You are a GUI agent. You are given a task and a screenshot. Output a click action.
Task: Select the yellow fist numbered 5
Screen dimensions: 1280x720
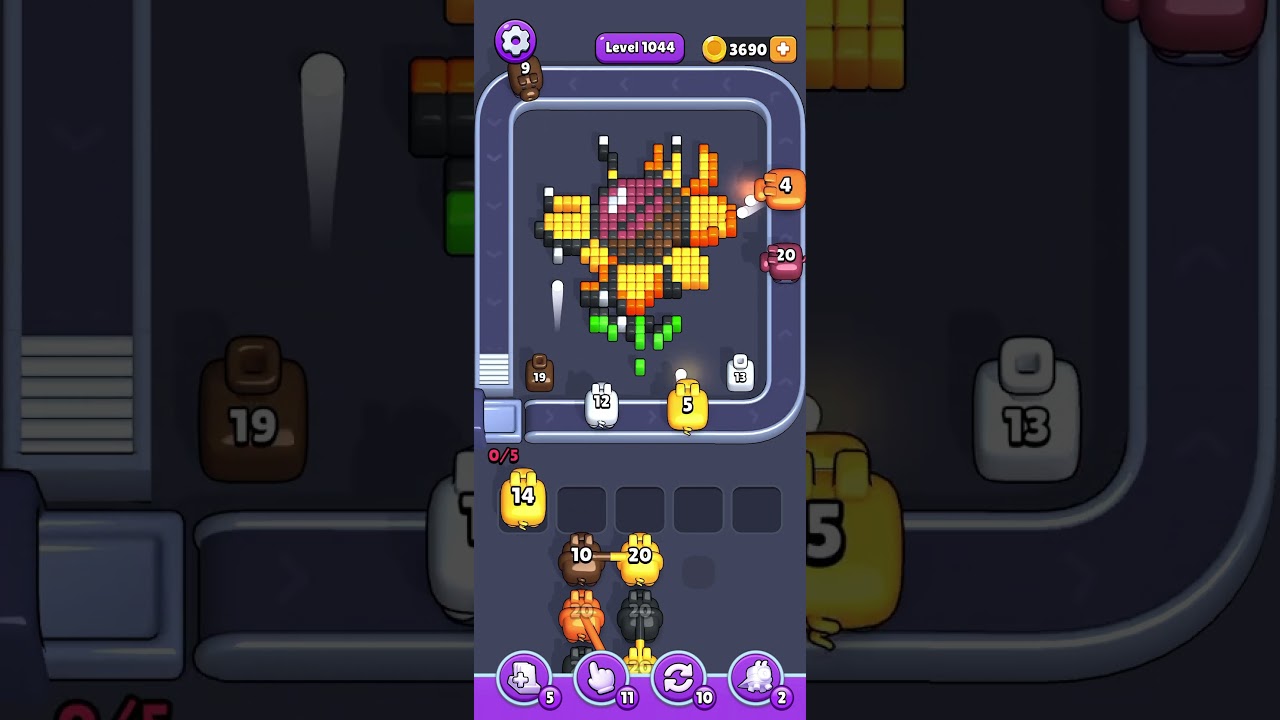(x=686, y=406)
